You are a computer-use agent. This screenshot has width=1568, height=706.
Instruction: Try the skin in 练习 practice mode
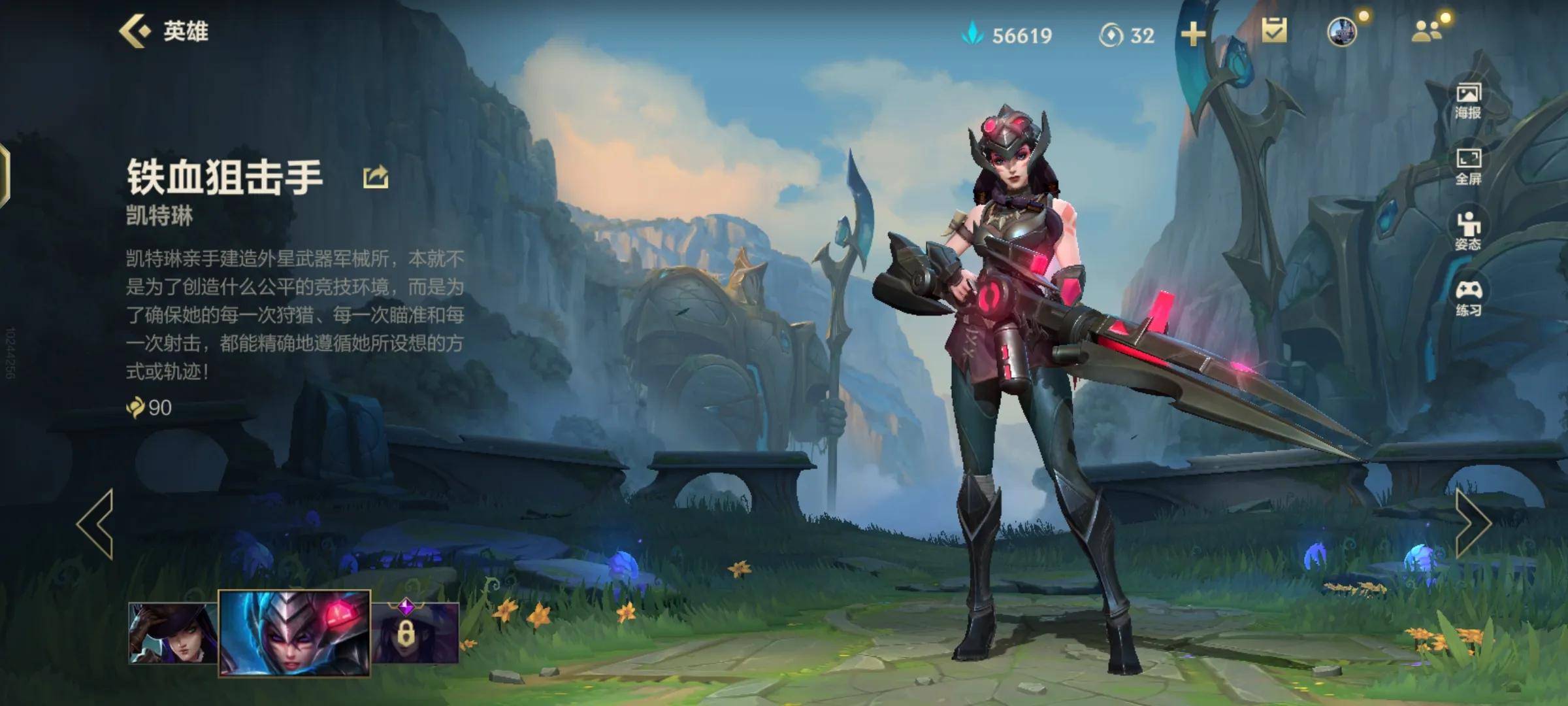coord(1468,298)
